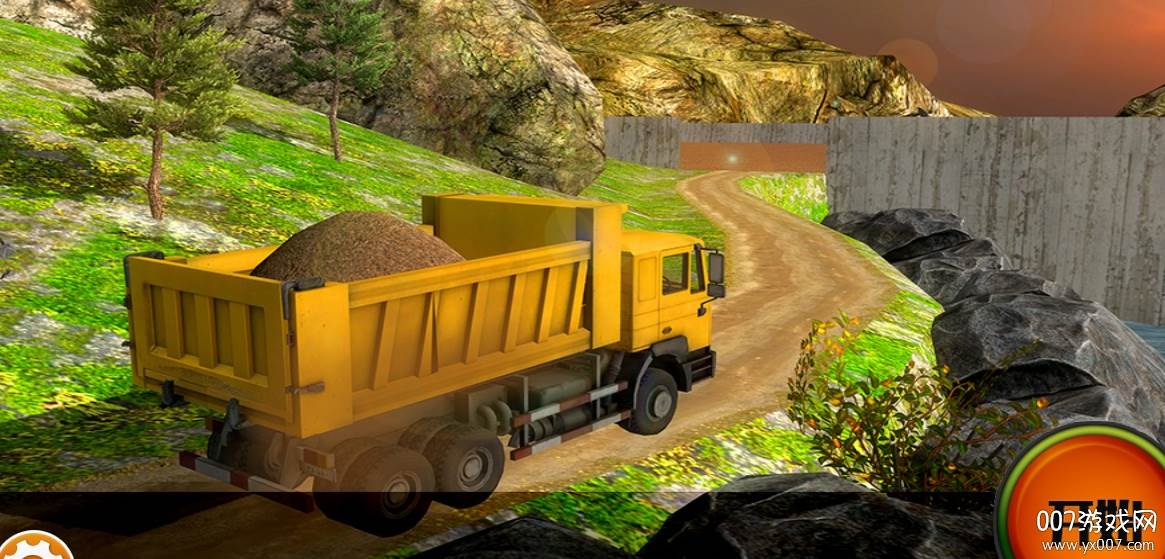Open settings with the gear icon
The width and height of the screenshot is (1165, 559).
point(32,548)
